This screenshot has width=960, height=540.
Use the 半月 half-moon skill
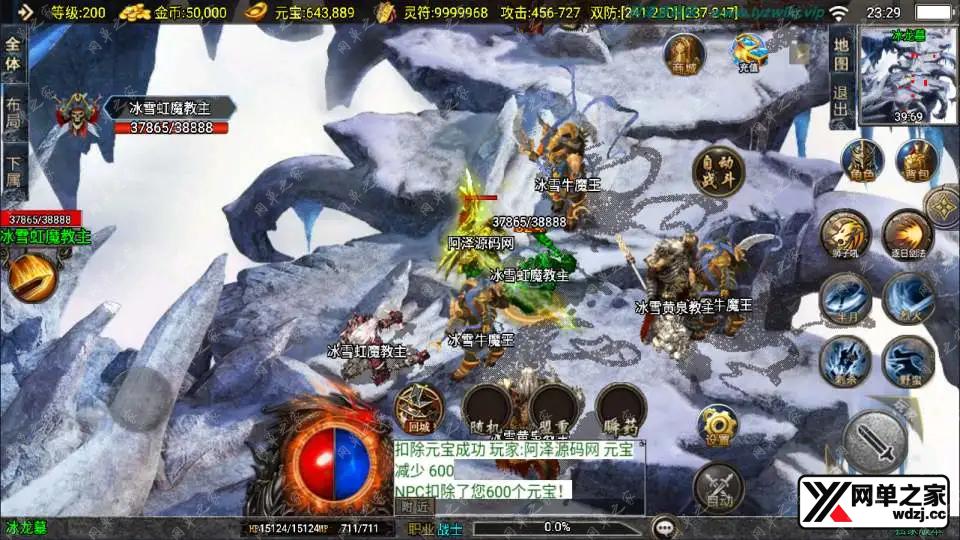coord(842,296)
